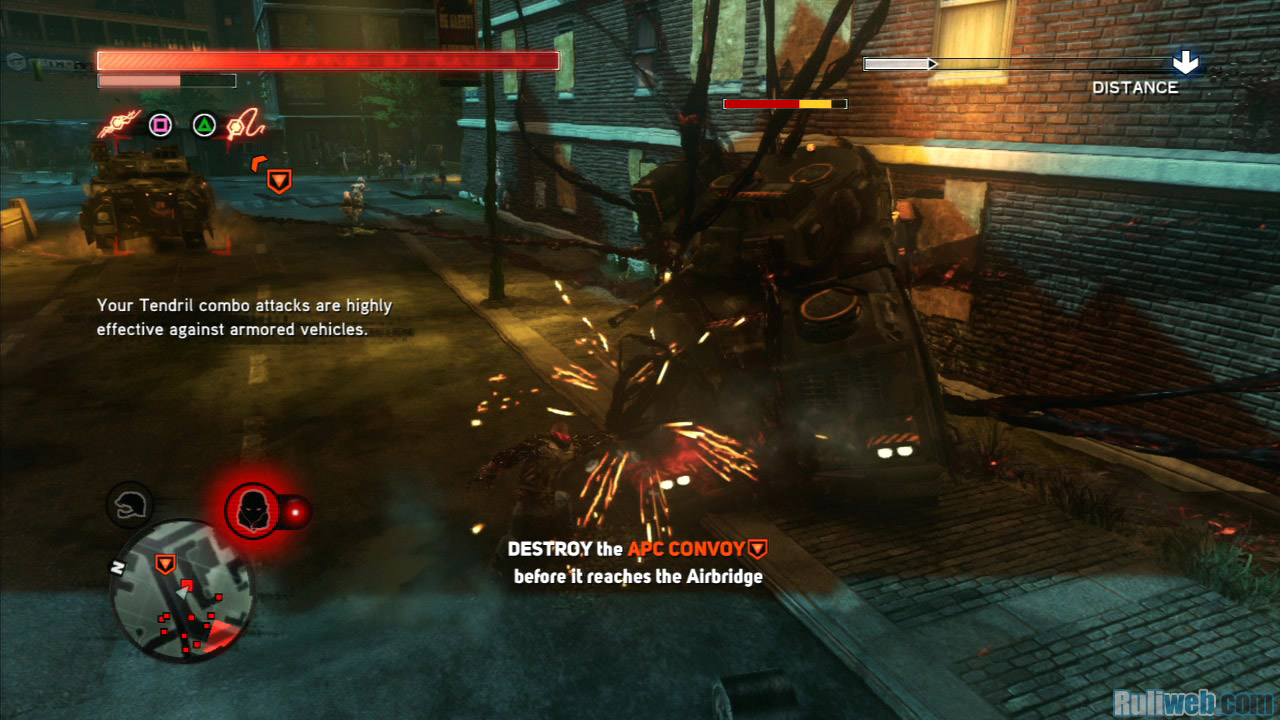This screenshot has width=1280, height=720.
Task: Click the Distance down-arrow icon
Action: (1185, 64)
